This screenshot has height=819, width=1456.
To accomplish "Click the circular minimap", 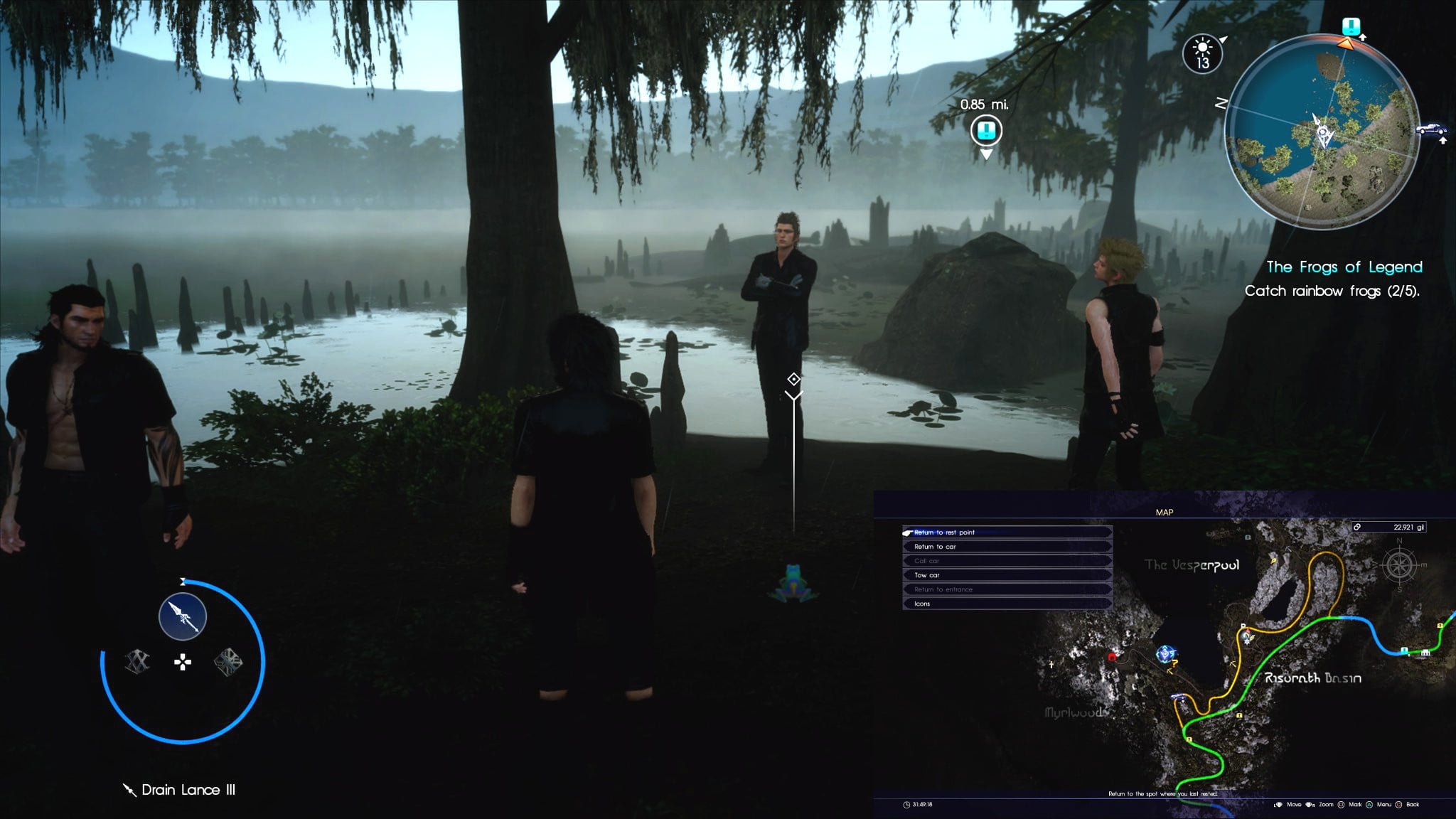I will 1322,132.
